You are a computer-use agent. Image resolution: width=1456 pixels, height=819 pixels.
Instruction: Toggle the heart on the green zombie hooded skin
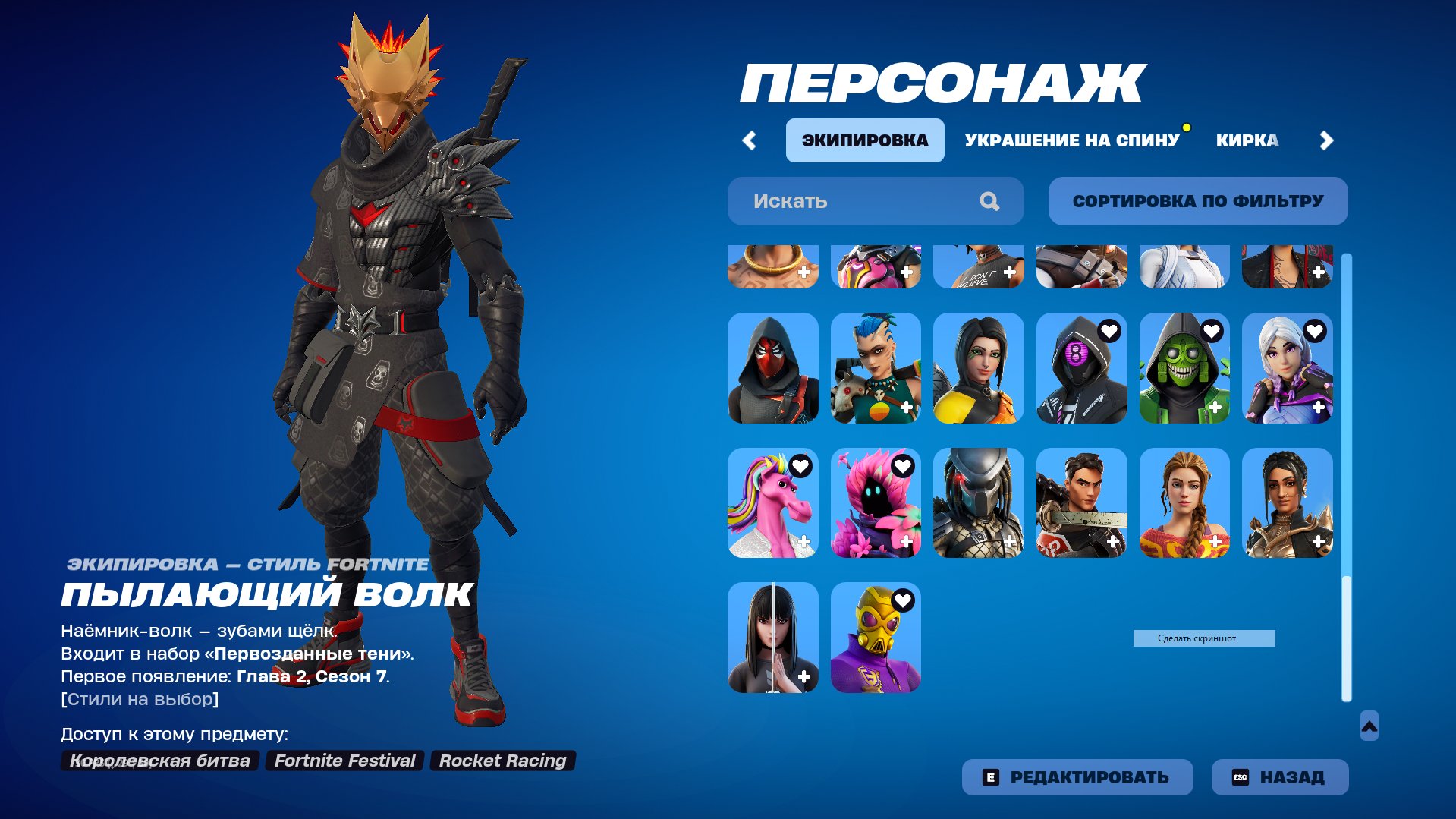point(1212,331)
